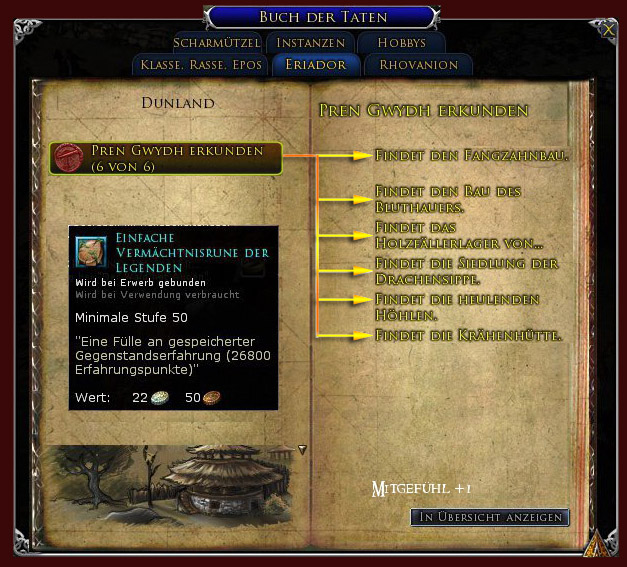
Task: Select objective Findet das Holzfällerlager
Action: coord(459,235)
